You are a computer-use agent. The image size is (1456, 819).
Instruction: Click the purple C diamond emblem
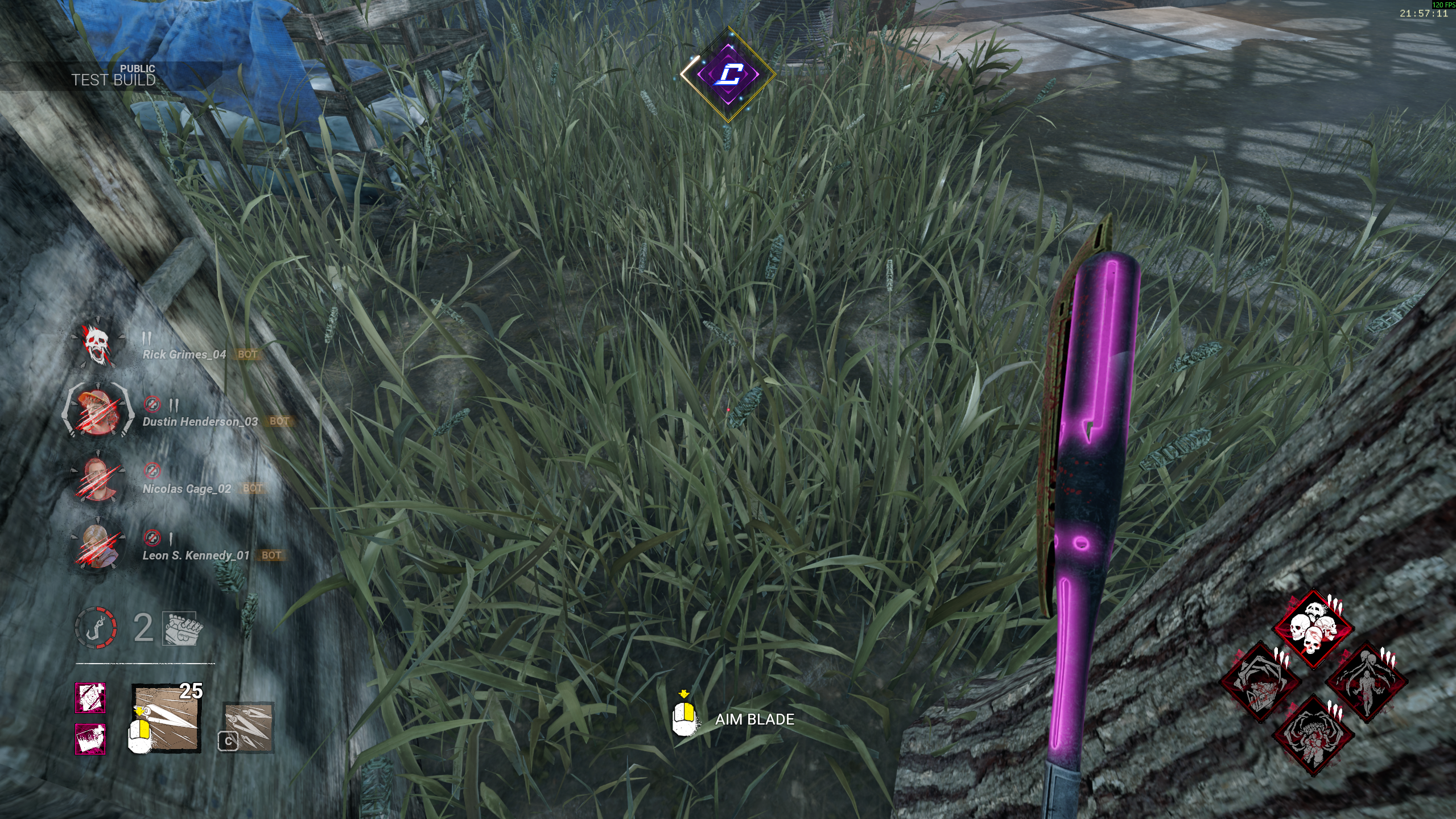click(x=728, y=74)
